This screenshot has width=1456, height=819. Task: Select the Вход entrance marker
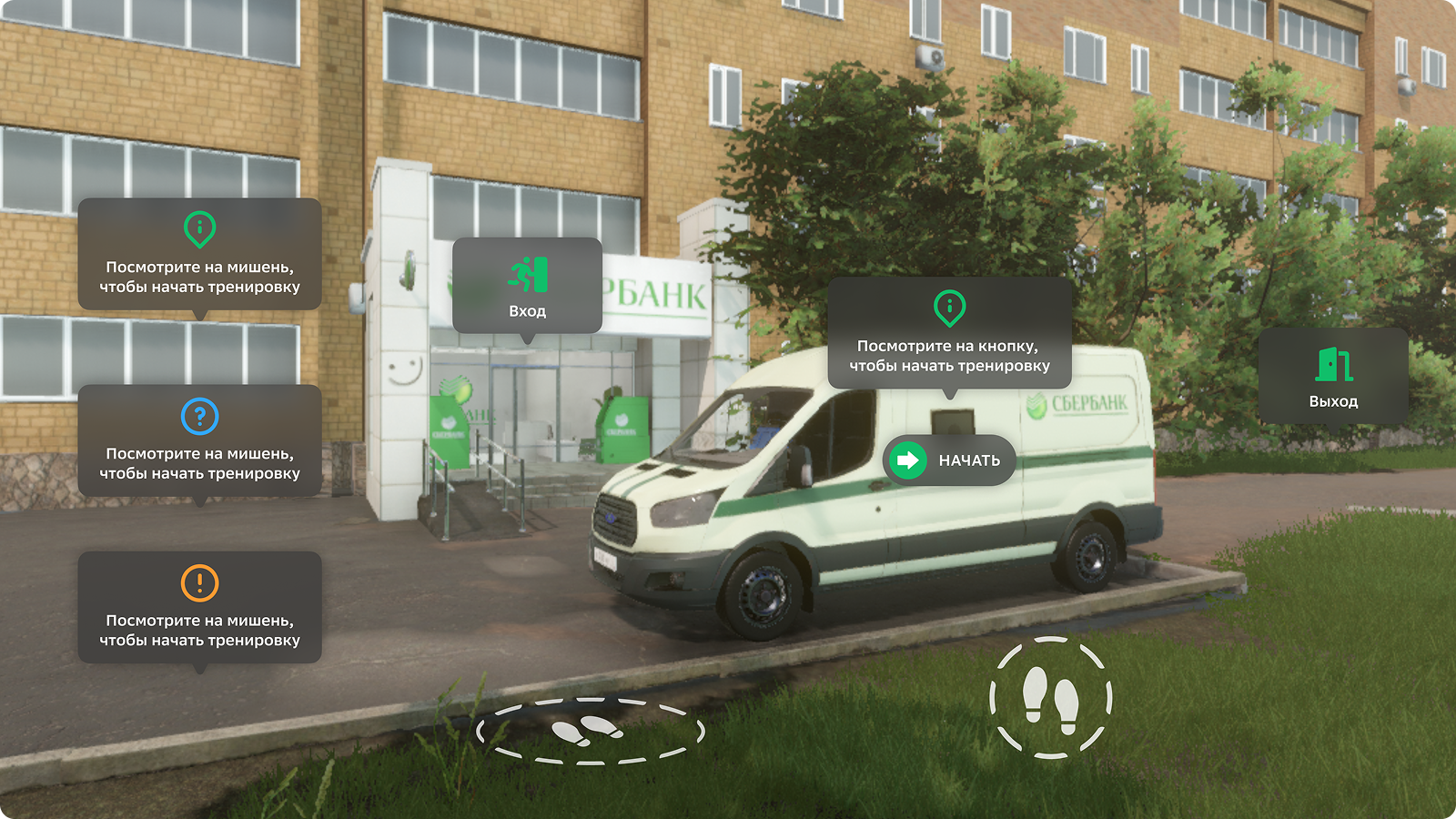(527, 286)
